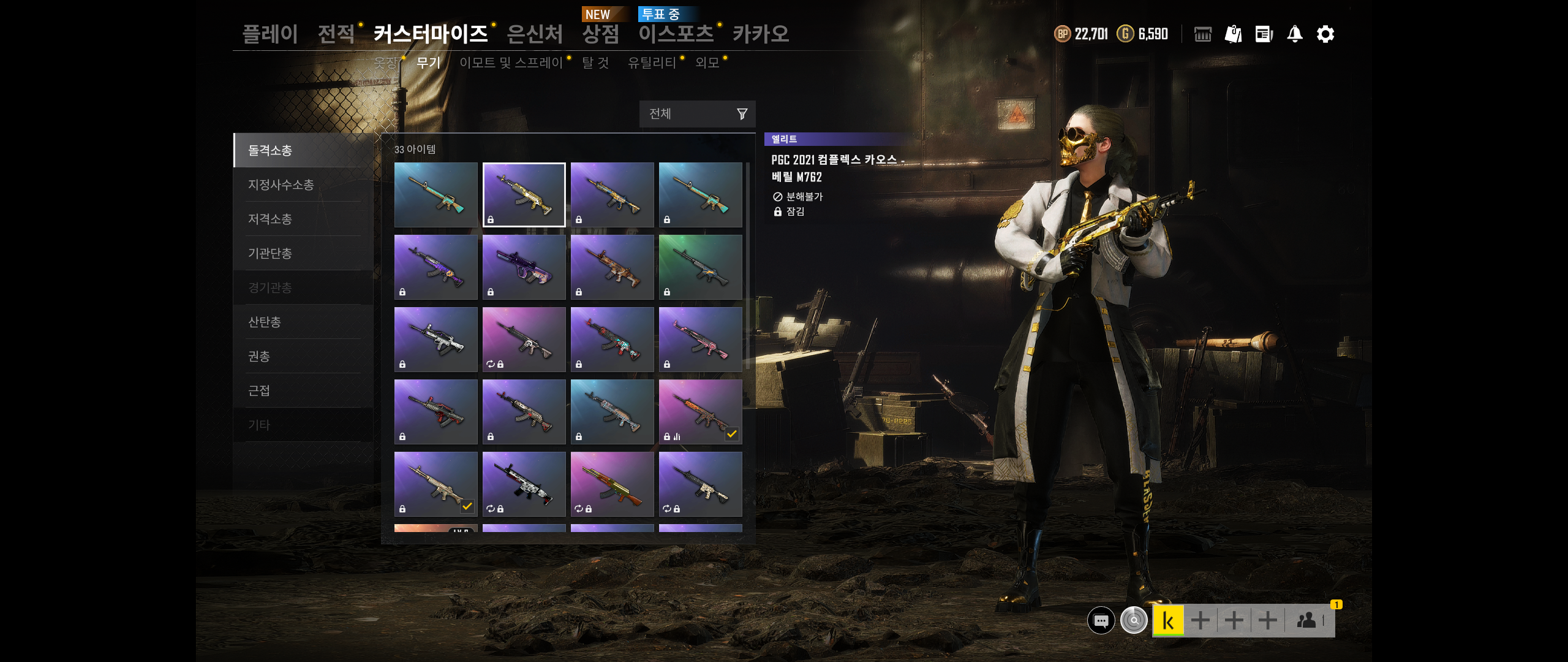Switch to 옷장 (Wardrobe) sub-tab
The image size is (1568, 662).
[386, 63]
